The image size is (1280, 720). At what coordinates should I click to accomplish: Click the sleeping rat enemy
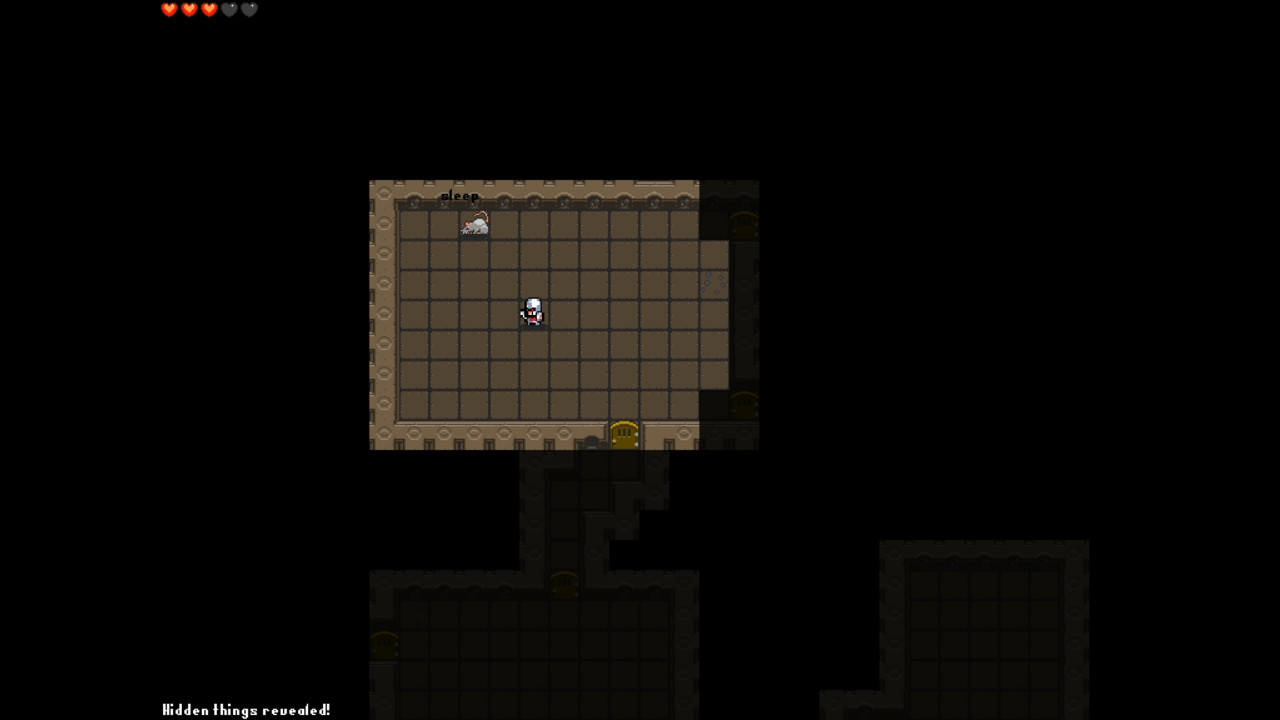pyautogui.click(x=474, y=224)
